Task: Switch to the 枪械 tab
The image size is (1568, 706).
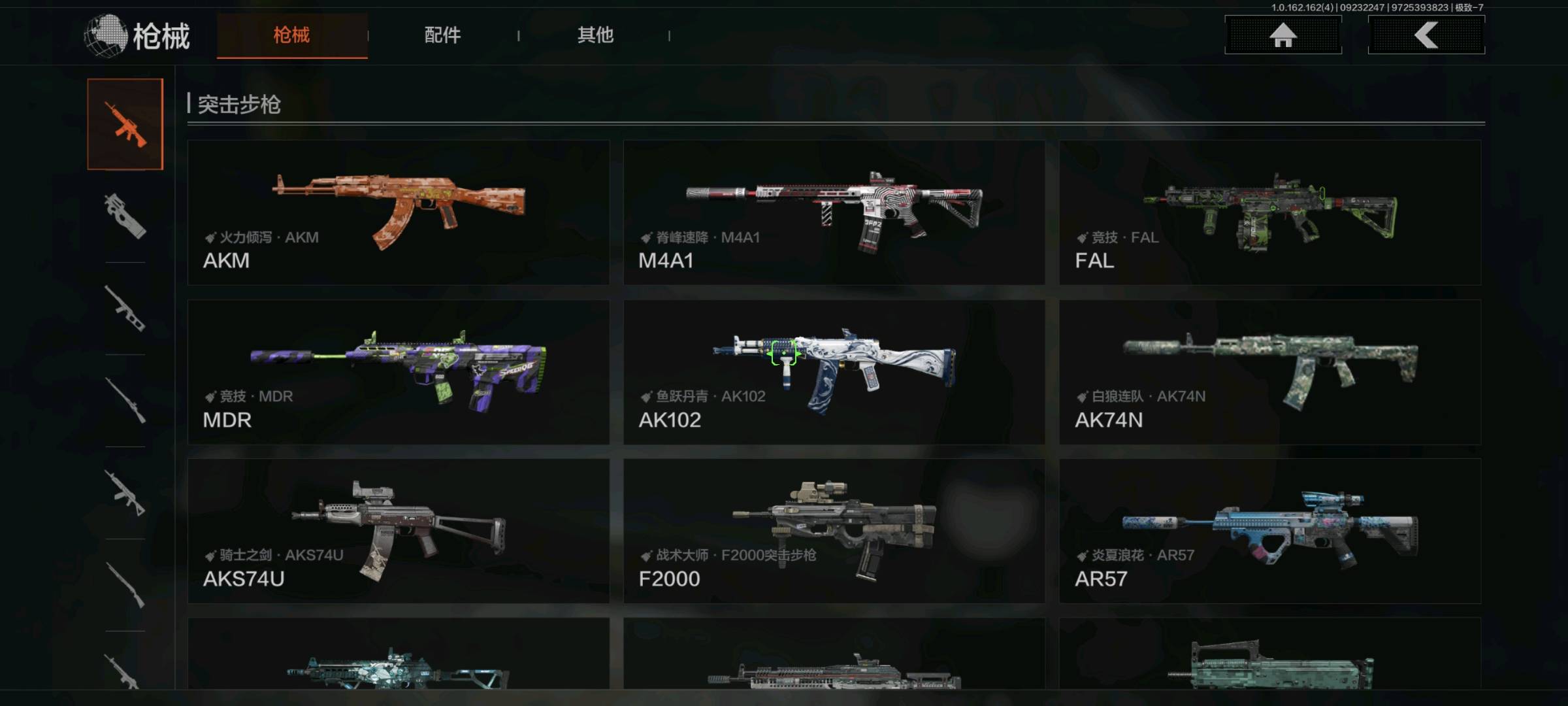Action: (291, 35)
